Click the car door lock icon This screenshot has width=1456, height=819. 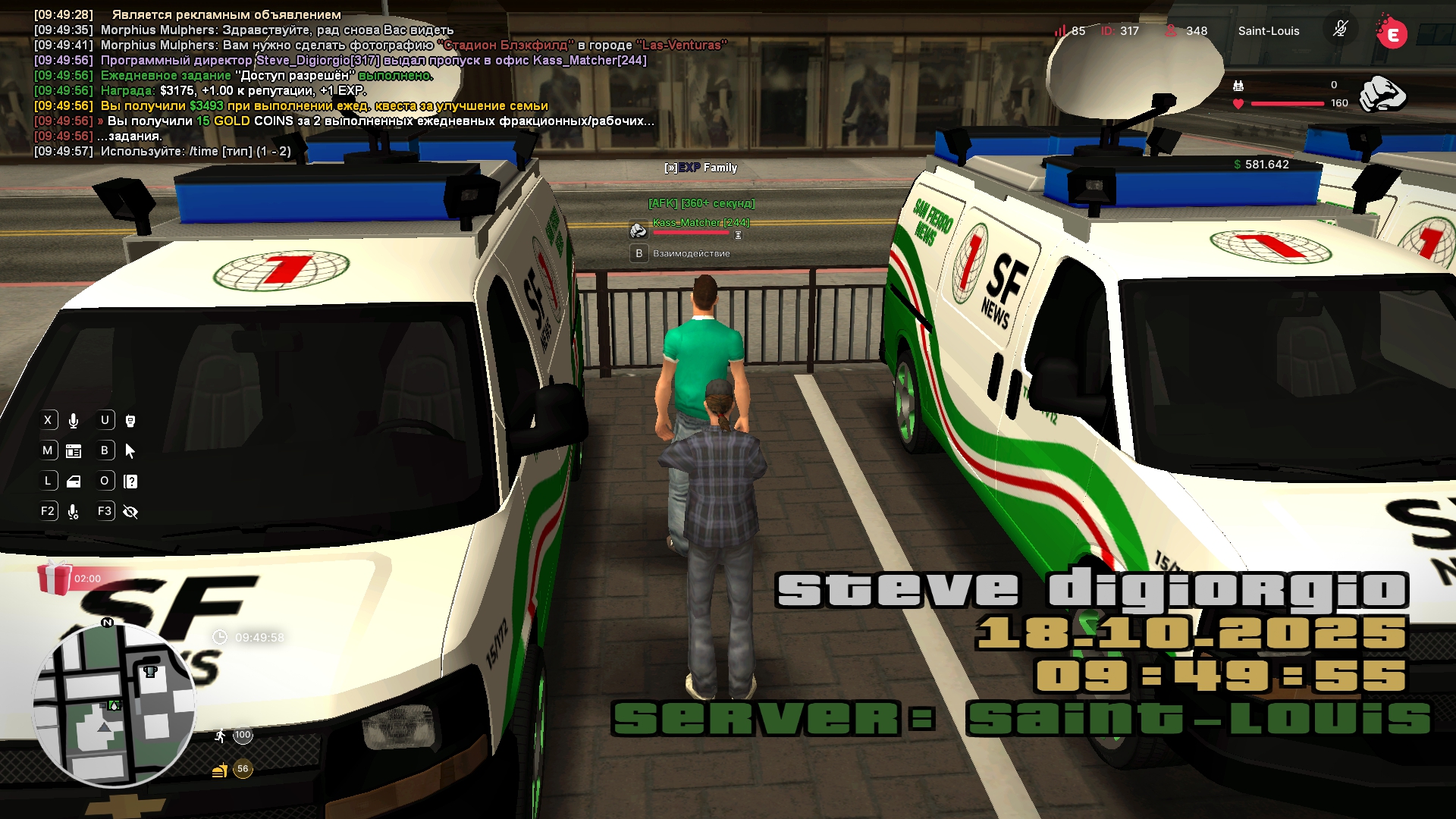click(x=74, y=482)
